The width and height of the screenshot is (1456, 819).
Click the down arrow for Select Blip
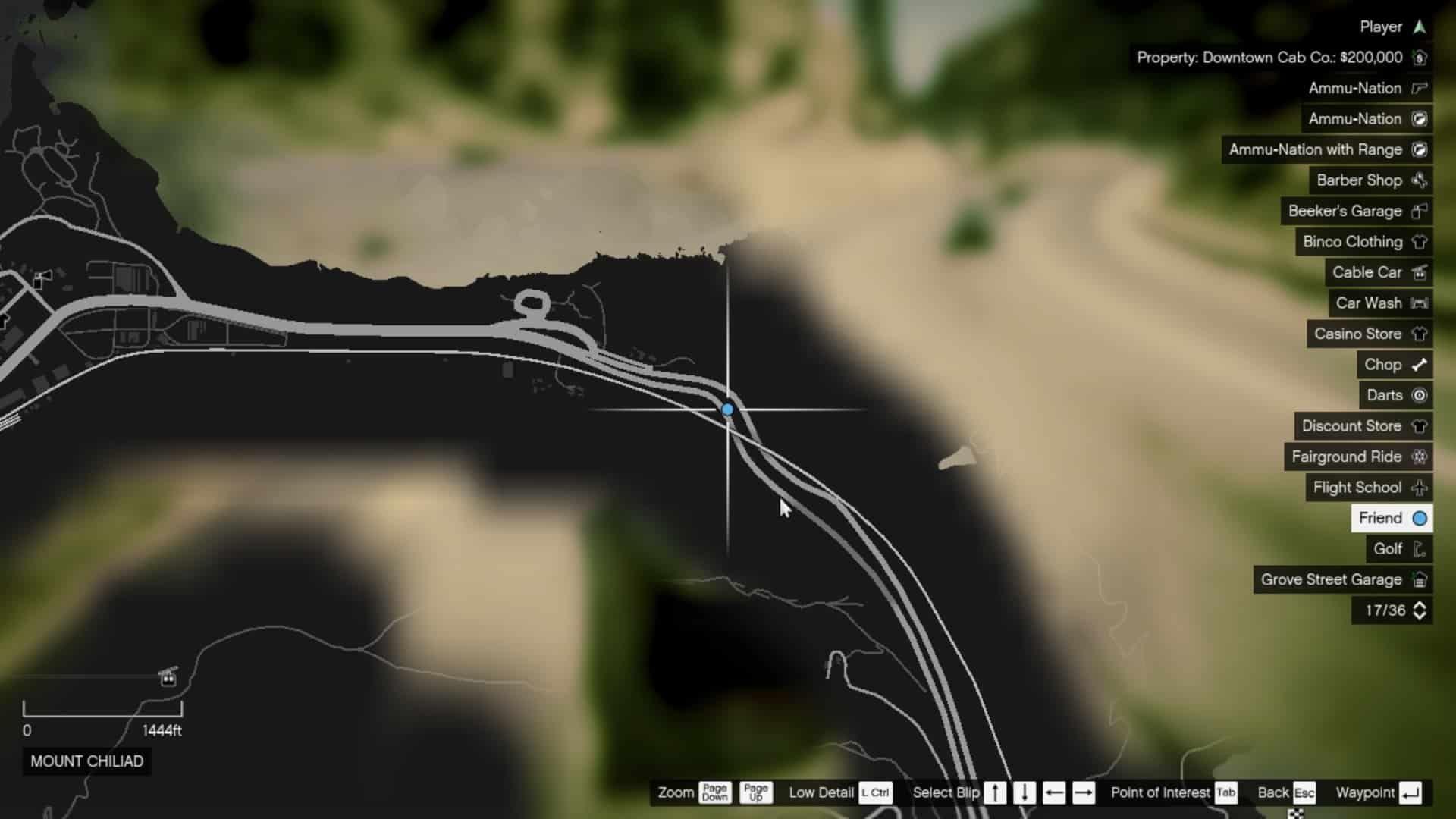pos(1025,792)
